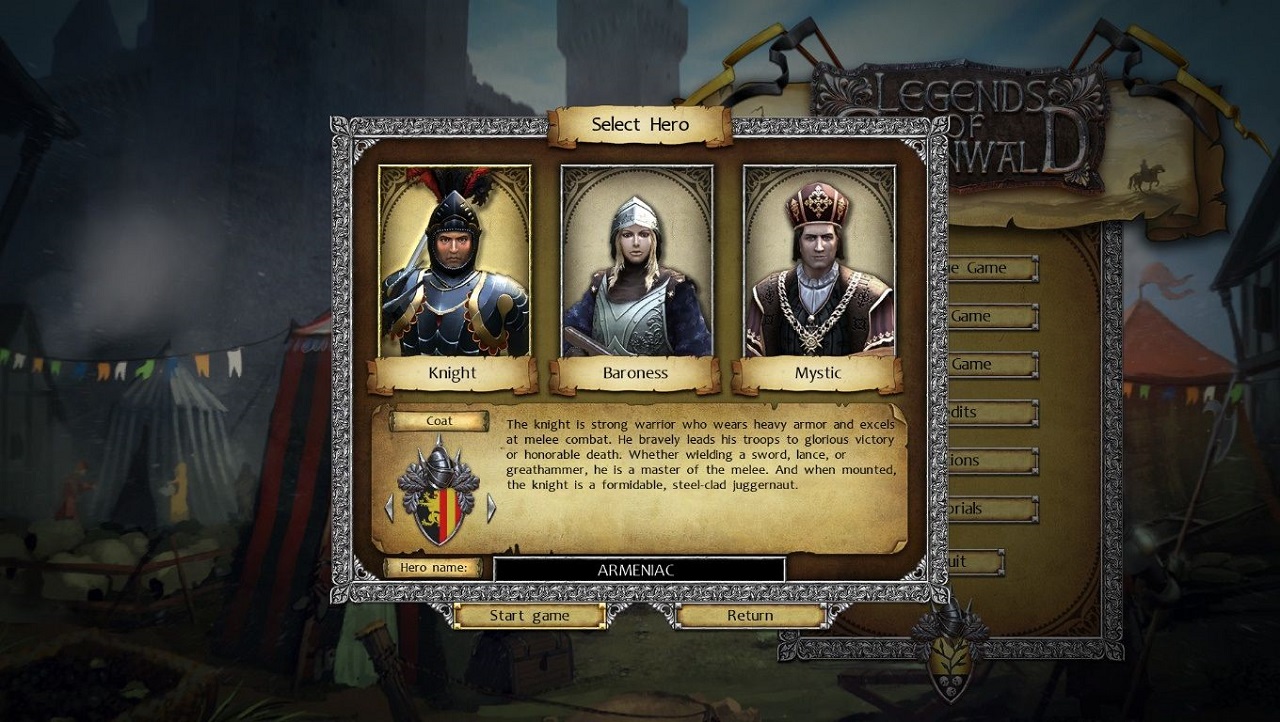Click the Baroness name banner
1280x722 pixels.
coord(635,374)
